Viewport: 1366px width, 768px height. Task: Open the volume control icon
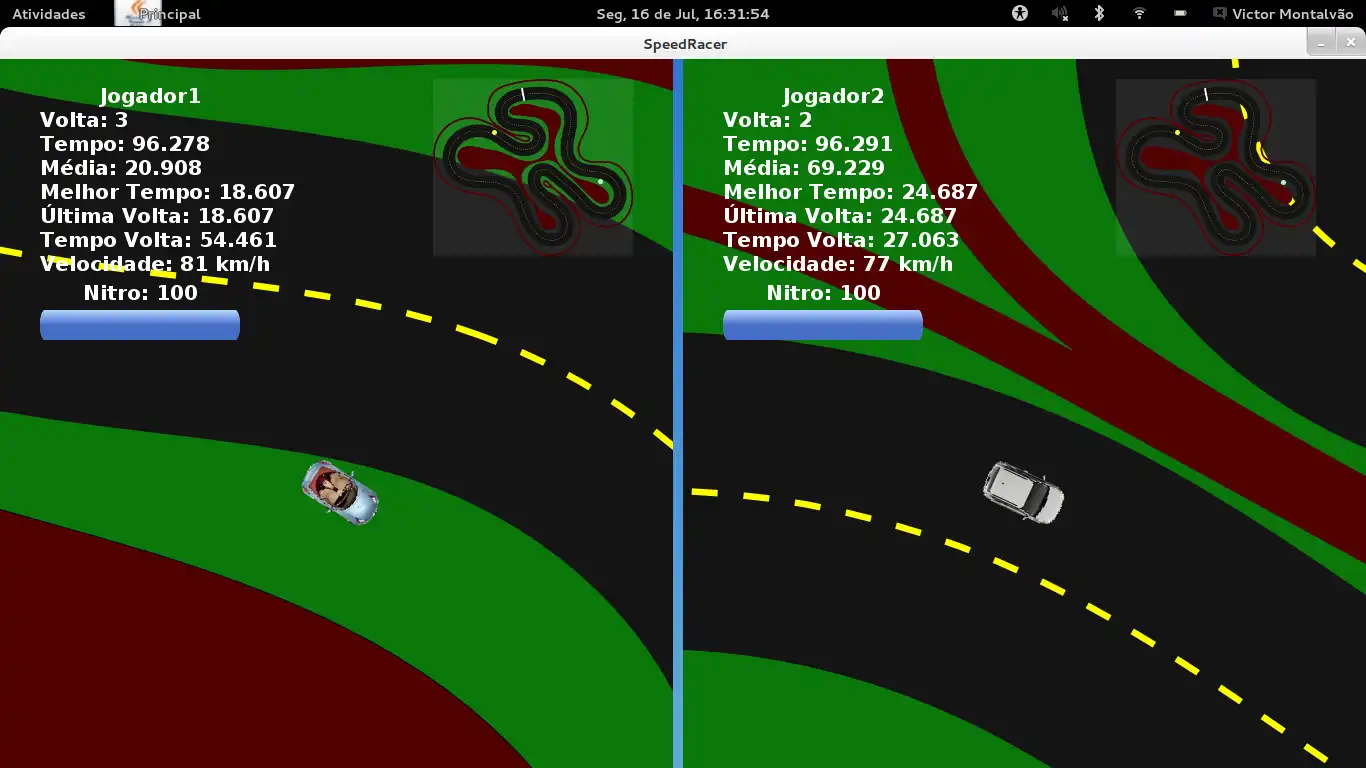click(x=1060, y=14)
